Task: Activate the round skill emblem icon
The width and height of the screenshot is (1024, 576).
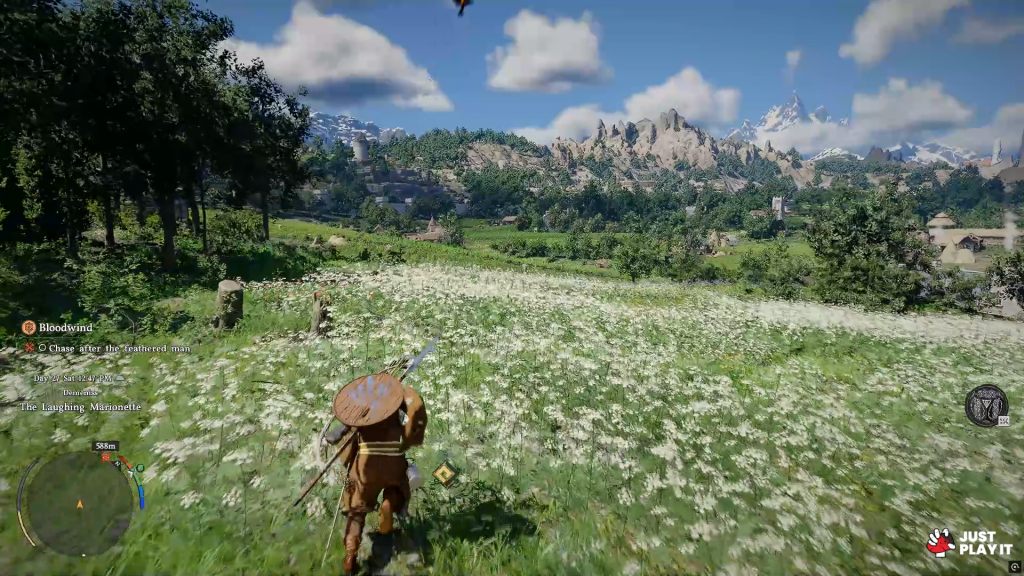Action: click(x=985, y=405)
